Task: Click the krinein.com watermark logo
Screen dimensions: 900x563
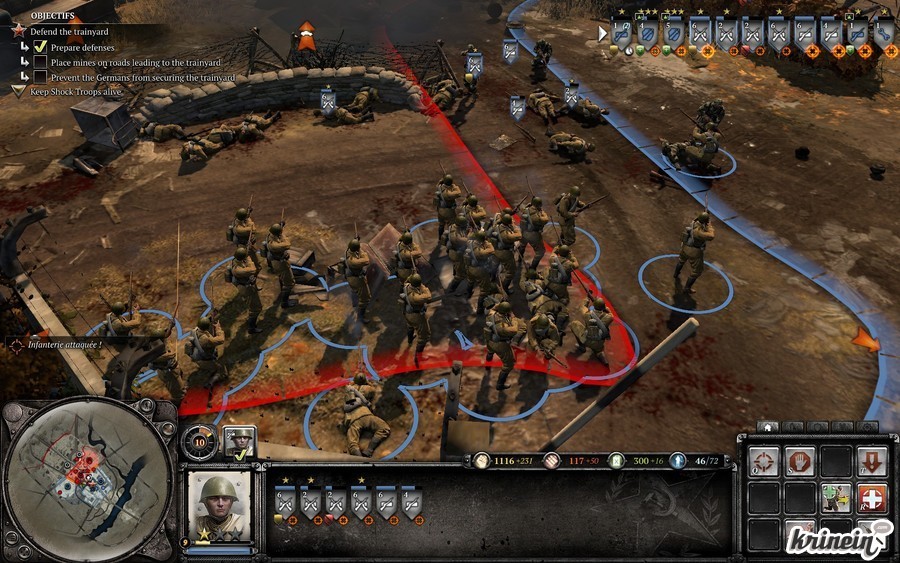Action: [851, 541]
